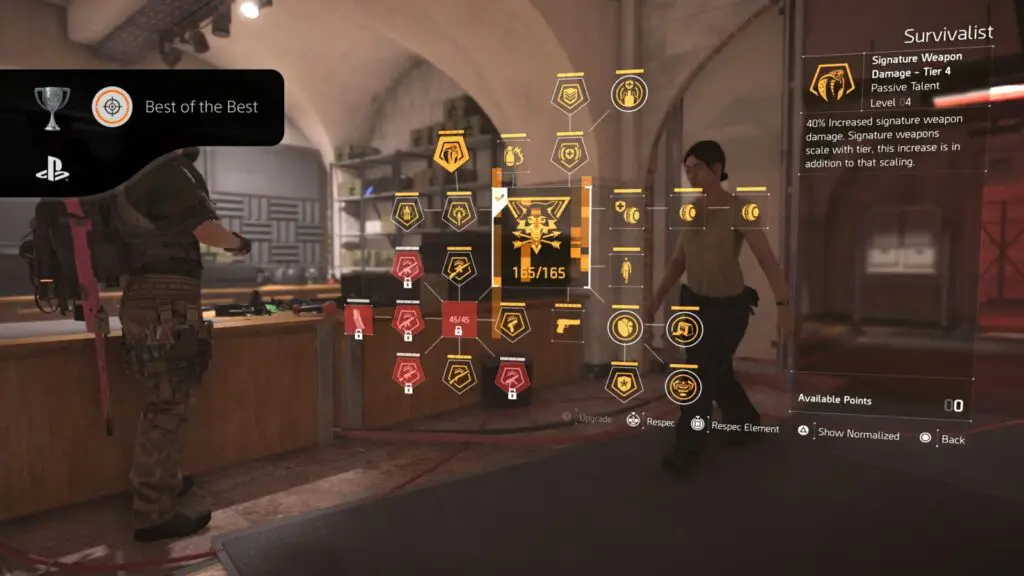Select the star badge pentagon node
Viewport: 1024px width, 576px height.
point(624,382)
